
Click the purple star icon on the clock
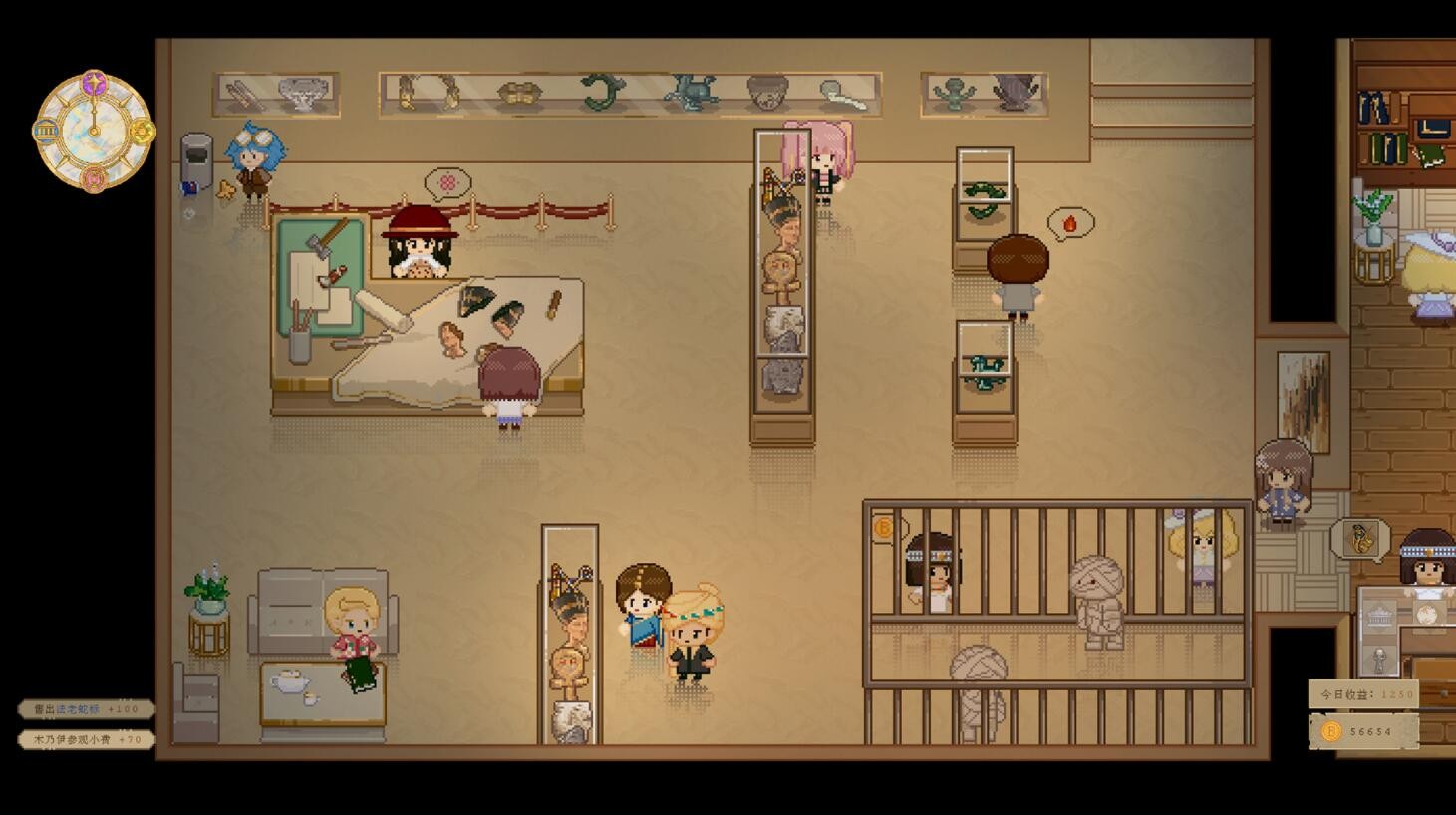point(94,82)
